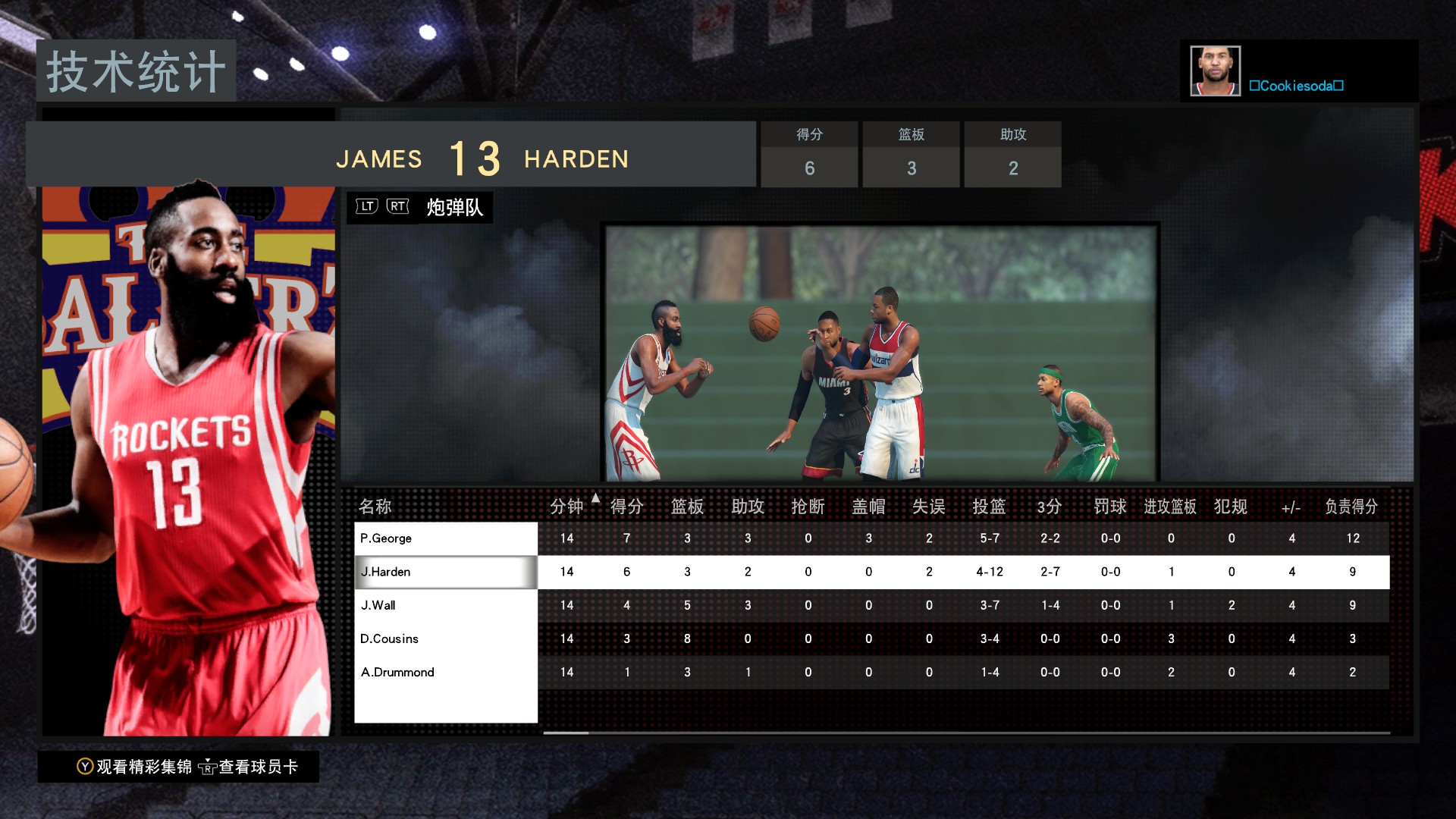Click the LT shoulder button icon

coord(366,206)
